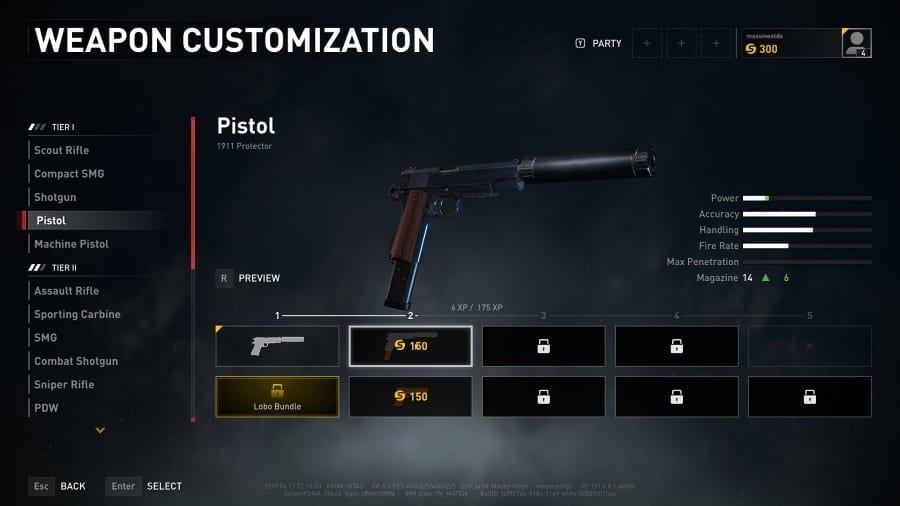Choose the Sniper Rifle entry
Viewport: 900px width, 506px height.
pyautogui.click(x=63, y=385)
